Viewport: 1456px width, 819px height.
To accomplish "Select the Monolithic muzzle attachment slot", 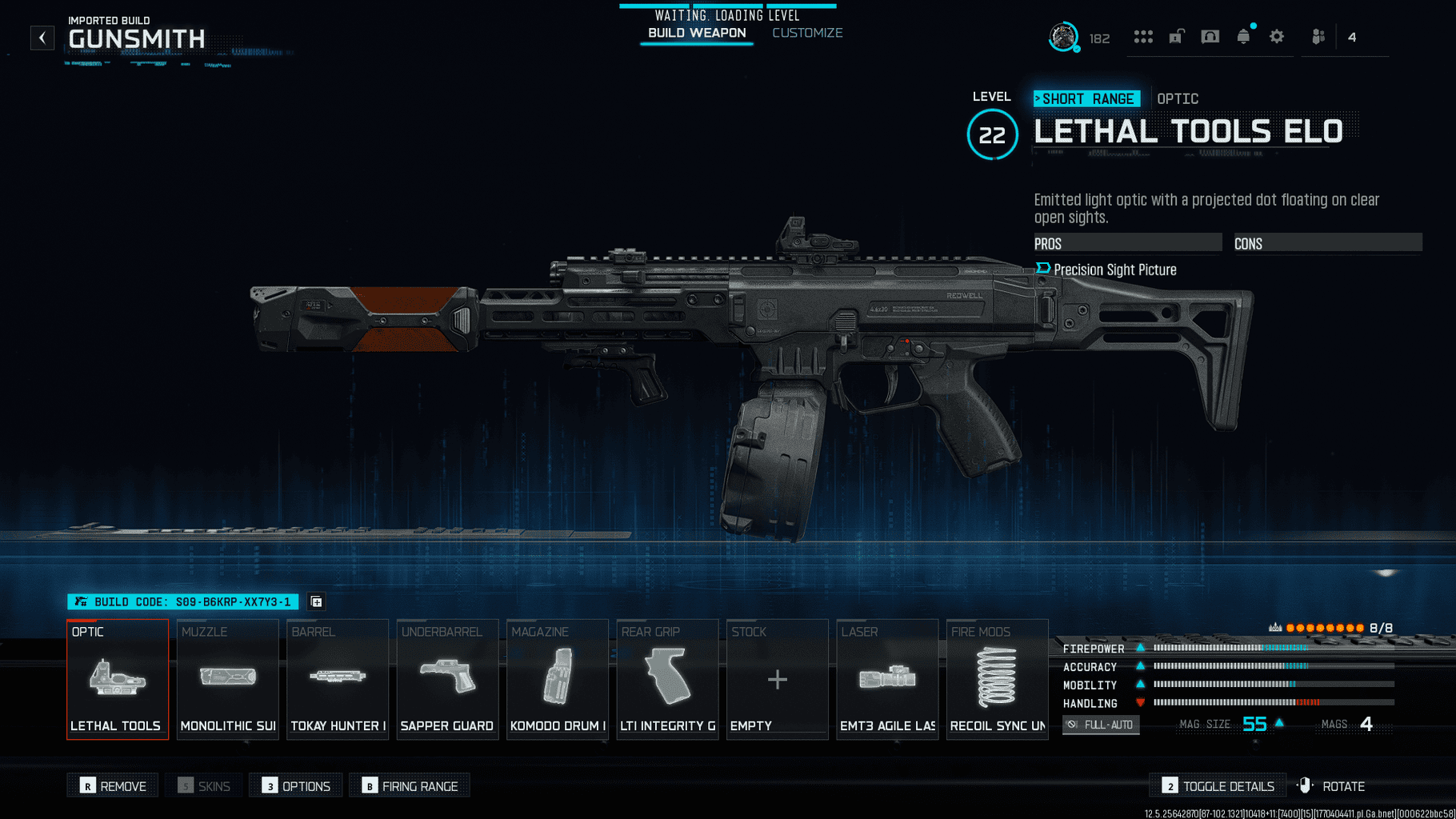I will [228, 679].
